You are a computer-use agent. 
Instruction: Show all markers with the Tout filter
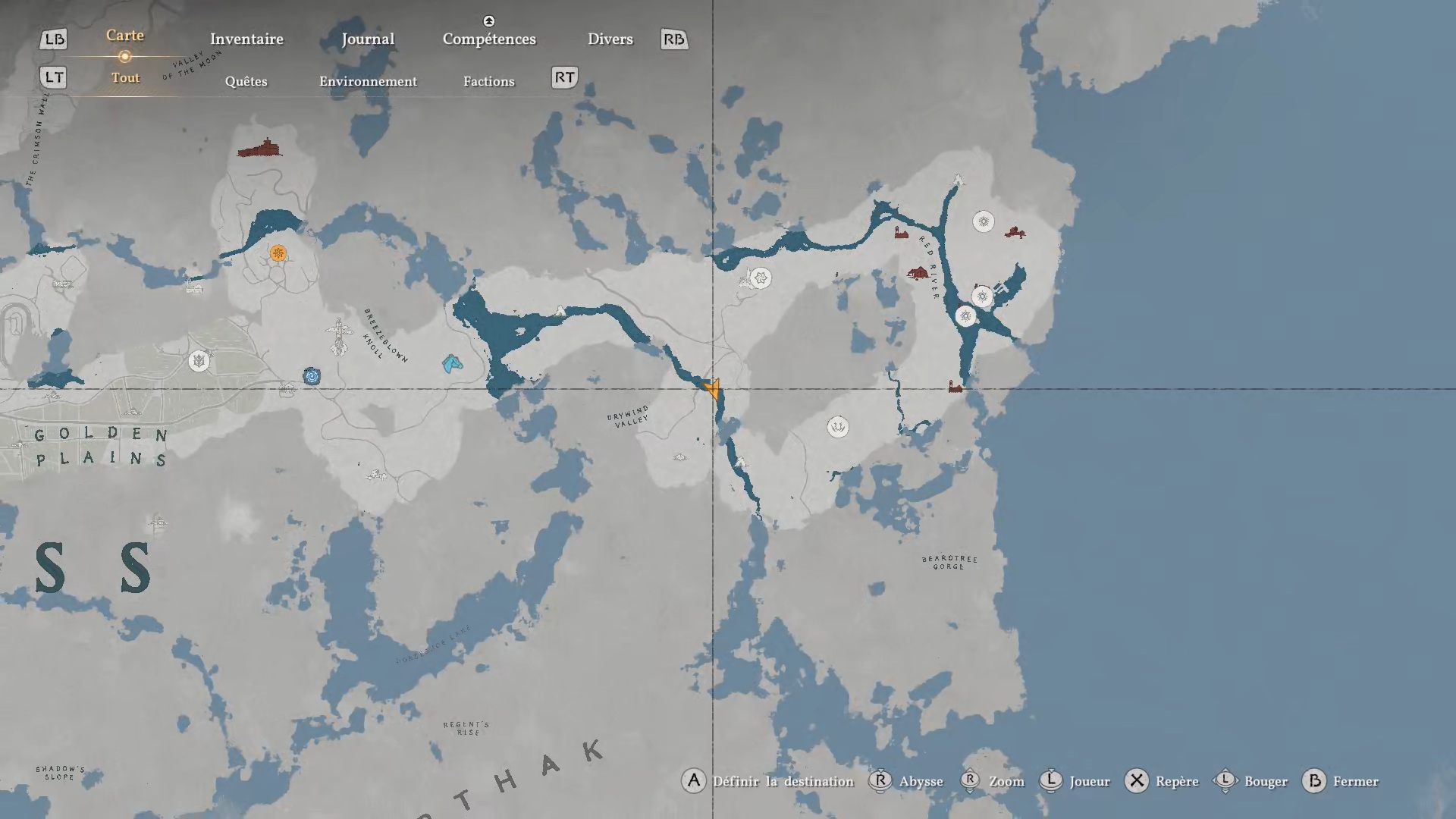point(125,78)
